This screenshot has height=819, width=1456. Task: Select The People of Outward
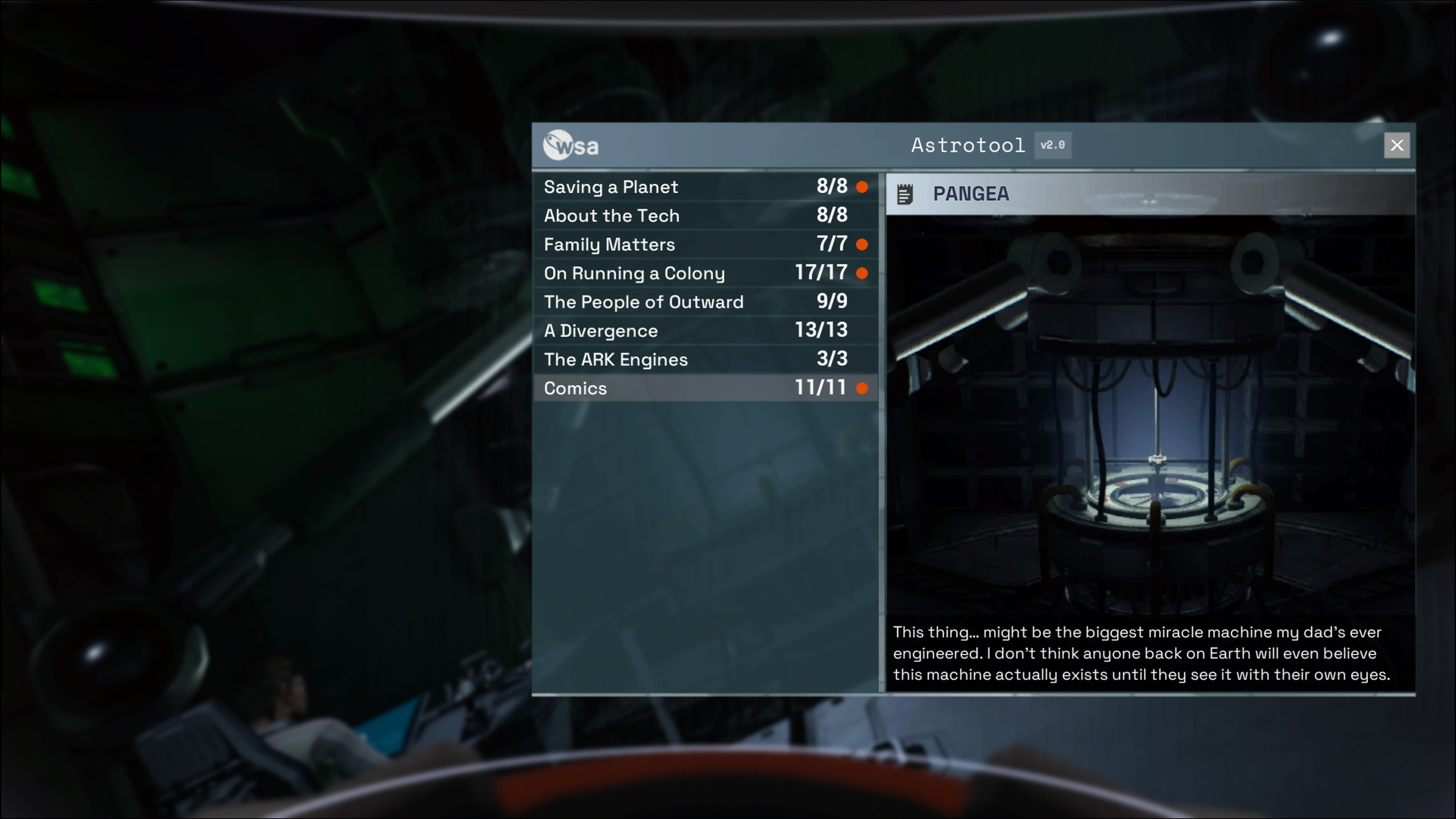(705, 303)
